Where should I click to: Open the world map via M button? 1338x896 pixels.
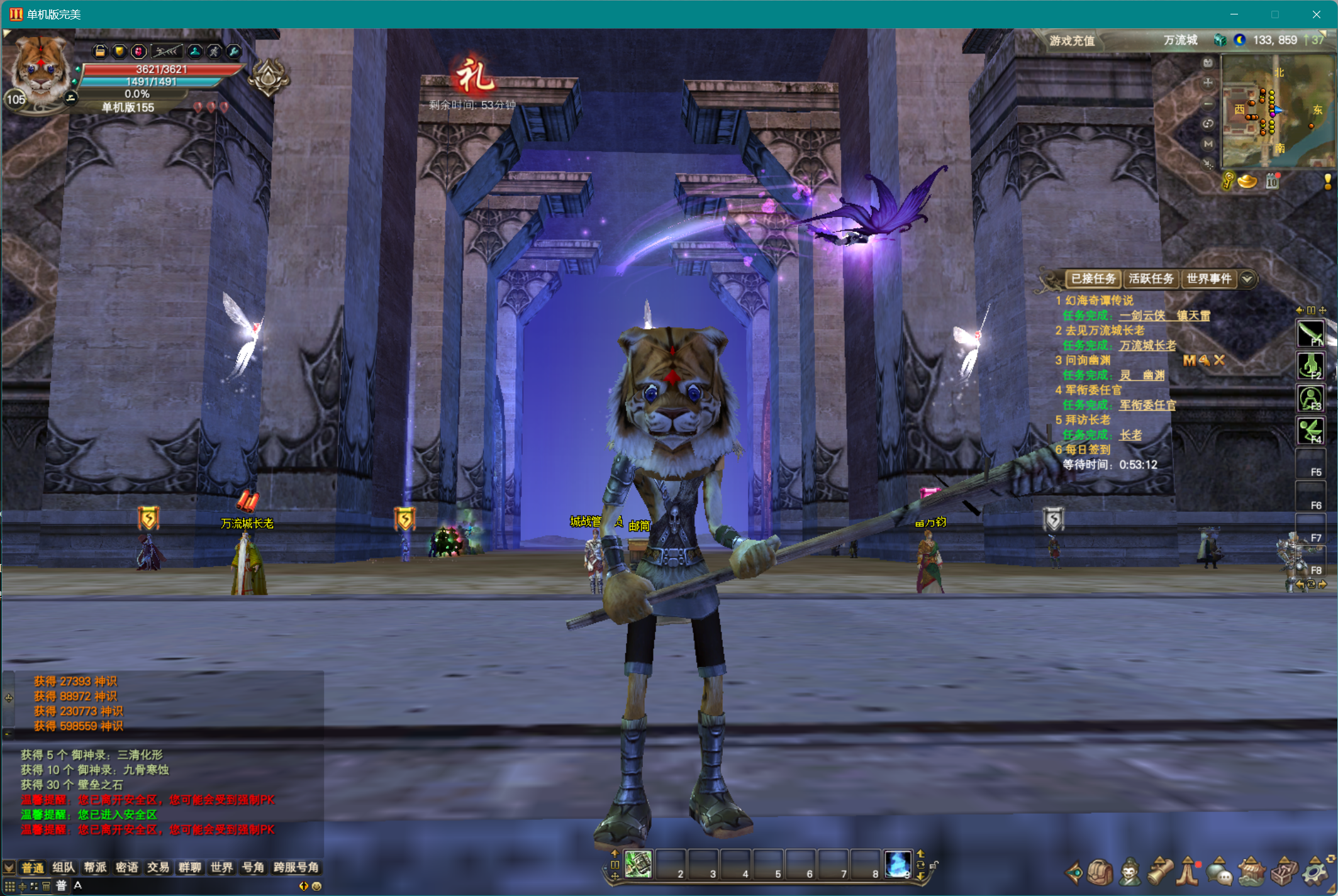coord(1208,144)
